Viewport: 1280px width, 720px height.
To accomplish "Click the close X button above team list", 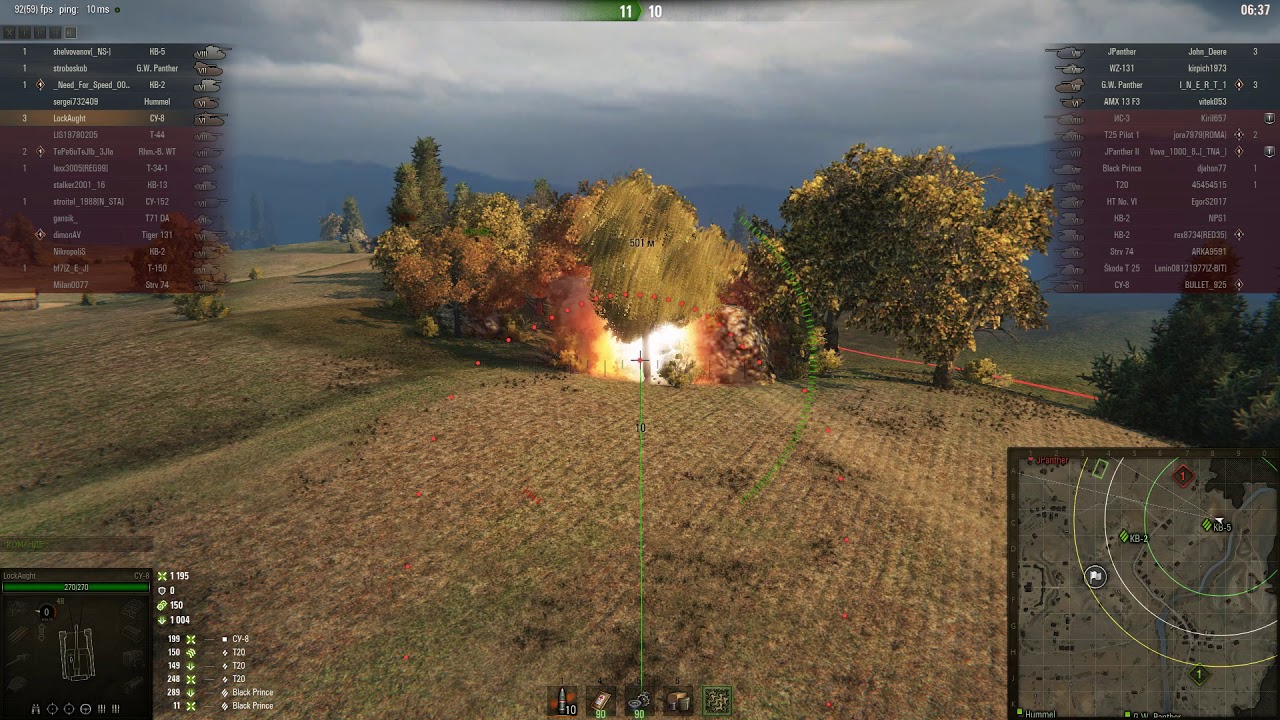I will pos(10,33).
